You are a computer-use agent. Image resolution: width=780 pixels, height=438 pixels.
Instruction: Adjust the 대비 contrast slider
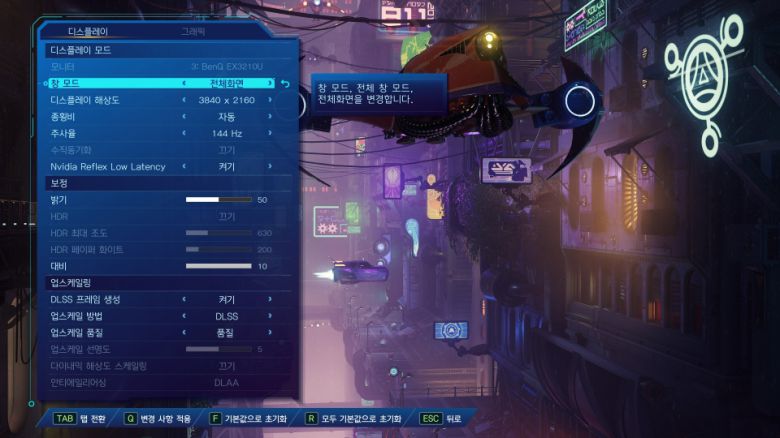tap(218, 266)
